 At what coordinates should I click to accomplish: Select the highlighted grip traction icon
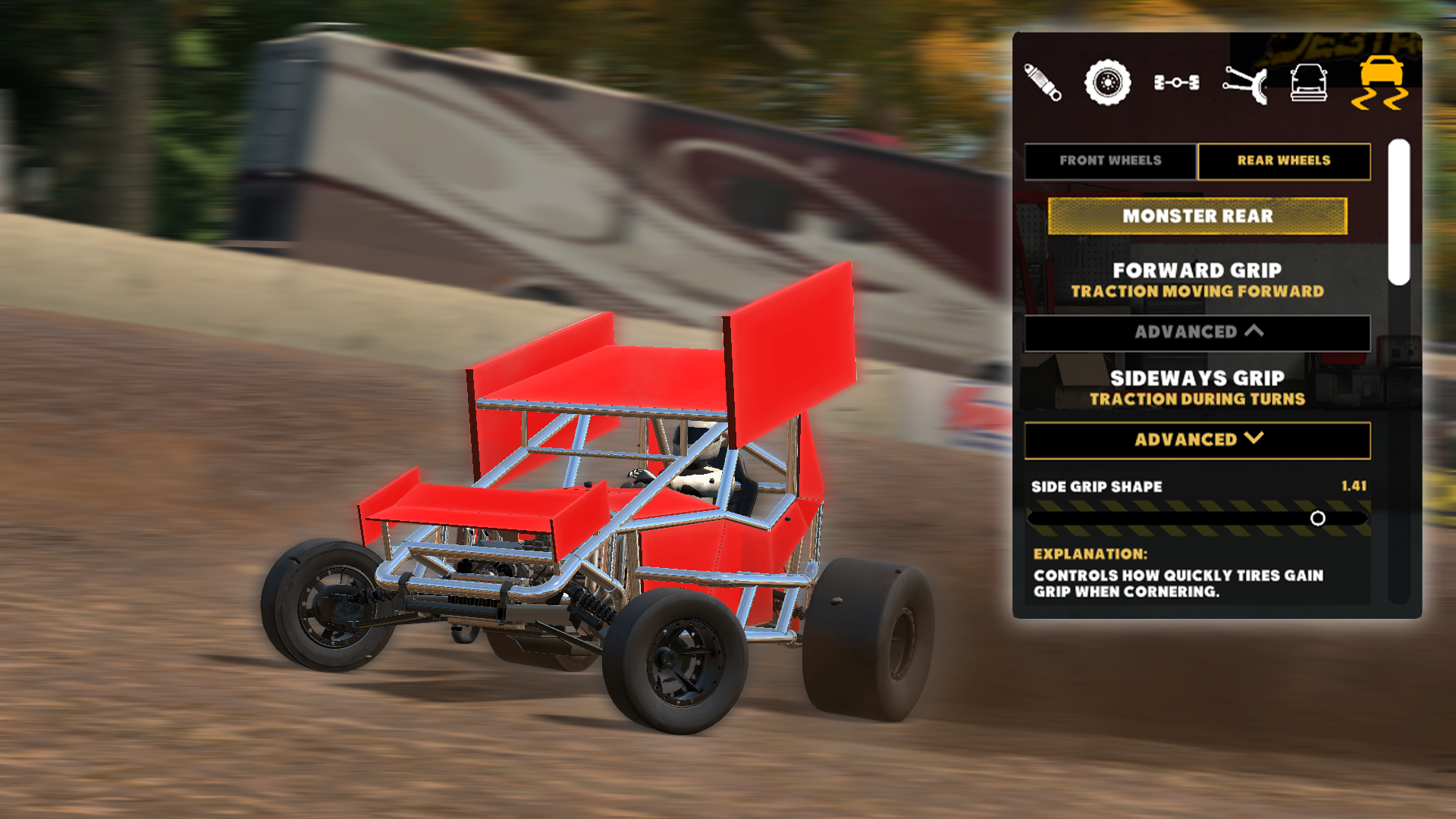click(x=1382, y=83)
